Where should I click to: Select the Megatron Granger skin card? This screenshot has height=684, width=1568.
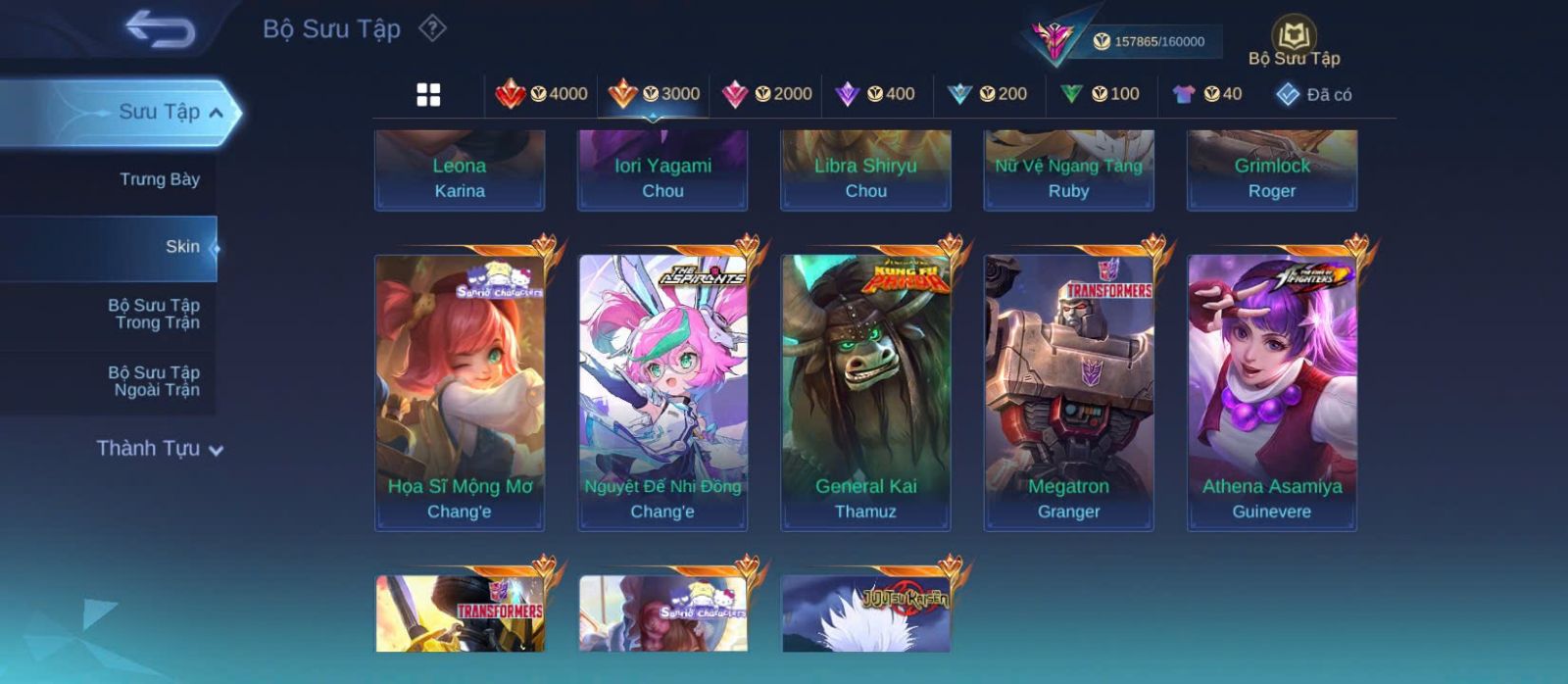[x=1068, y=392]
